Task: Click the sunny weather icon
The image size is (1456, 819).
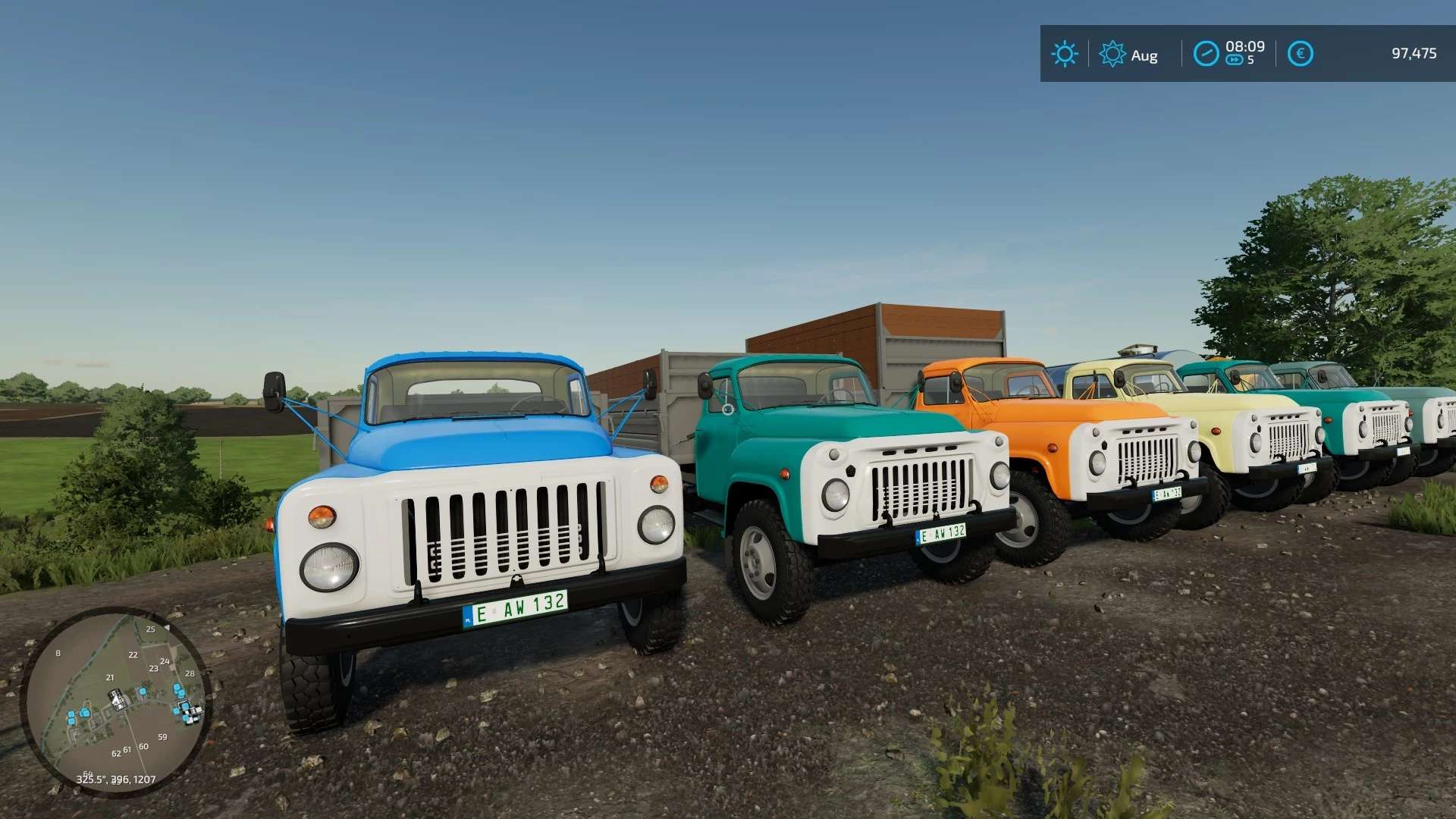Action: tap(1064, 54)
